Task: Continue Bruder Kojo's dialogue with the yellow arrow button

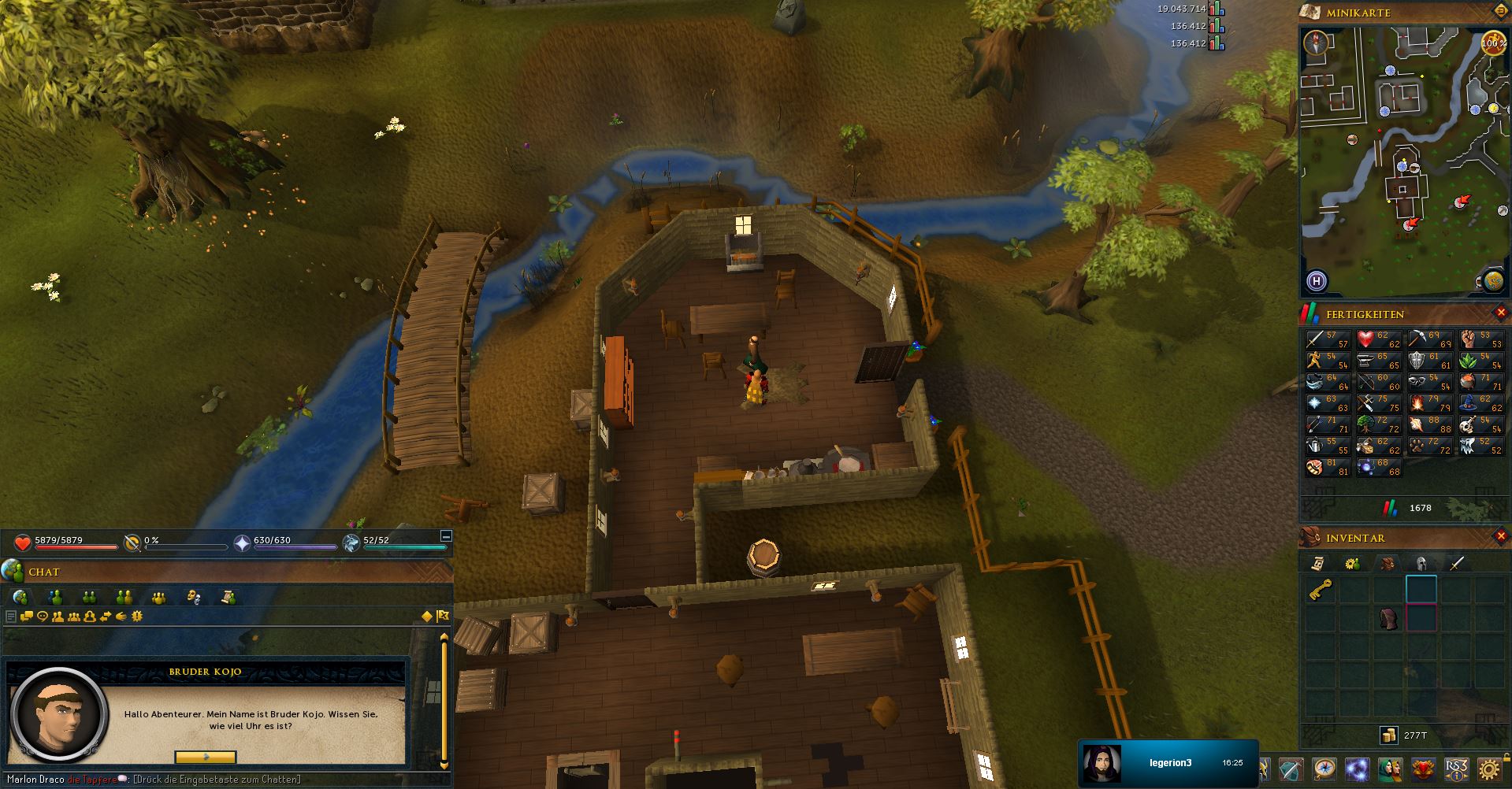Action: [x=205, y=757]
